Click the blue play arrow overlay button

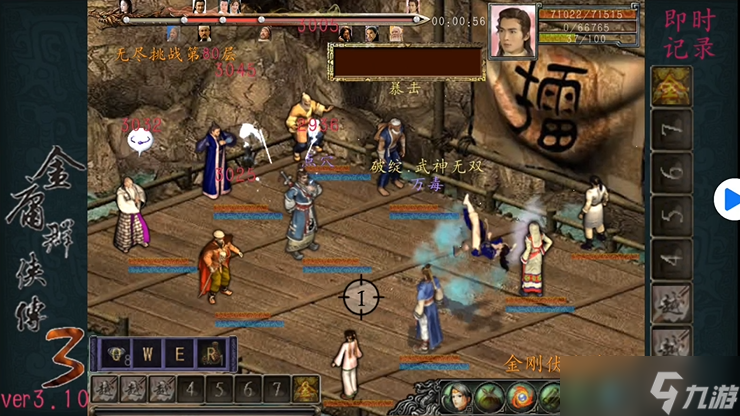(x=726, y=200)
